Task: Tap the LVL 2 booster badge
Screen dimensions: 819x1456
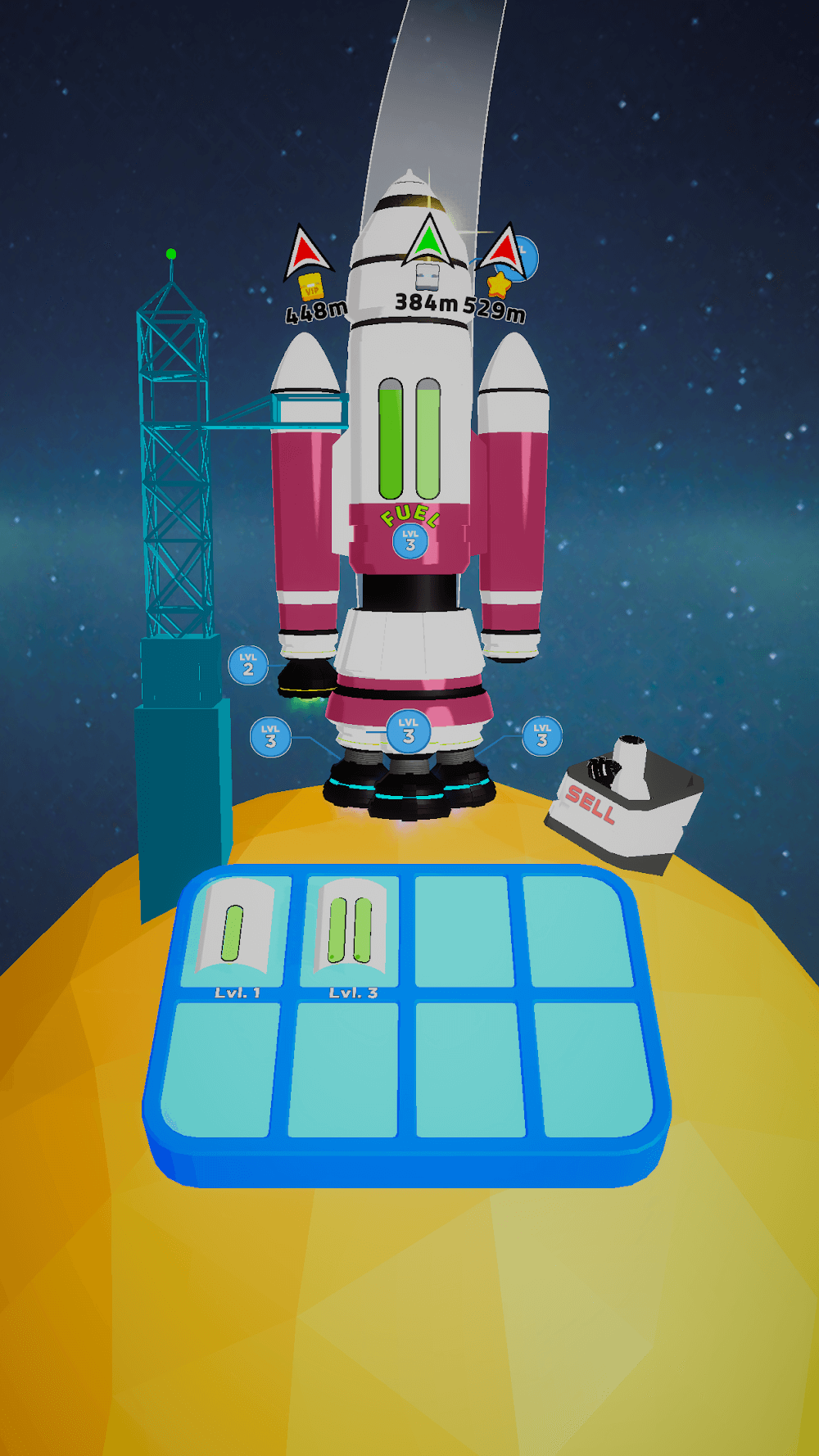Action: pos(248,665)
